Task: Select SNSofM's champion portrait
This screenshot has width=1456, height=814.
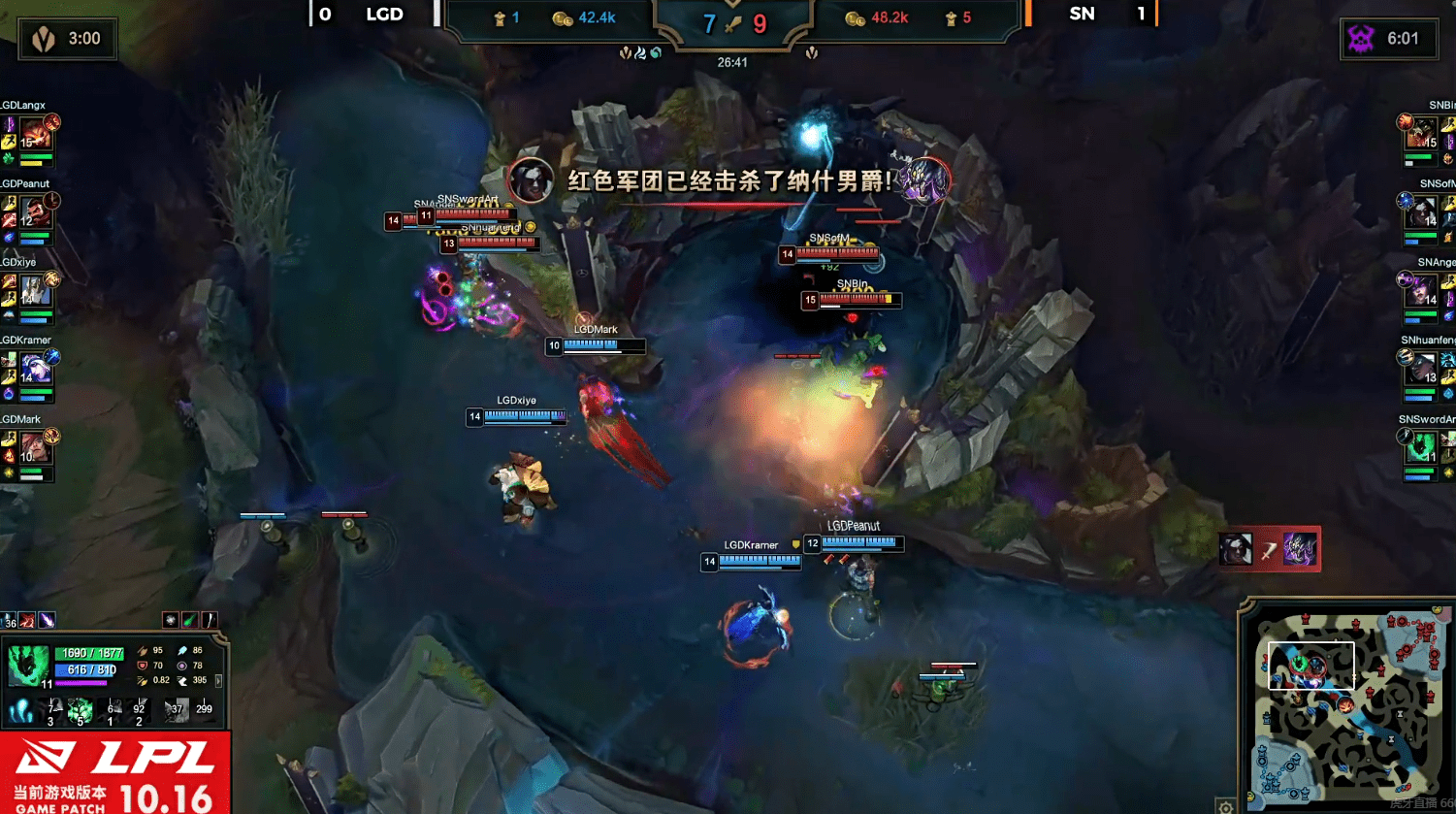Action: 1422,212
